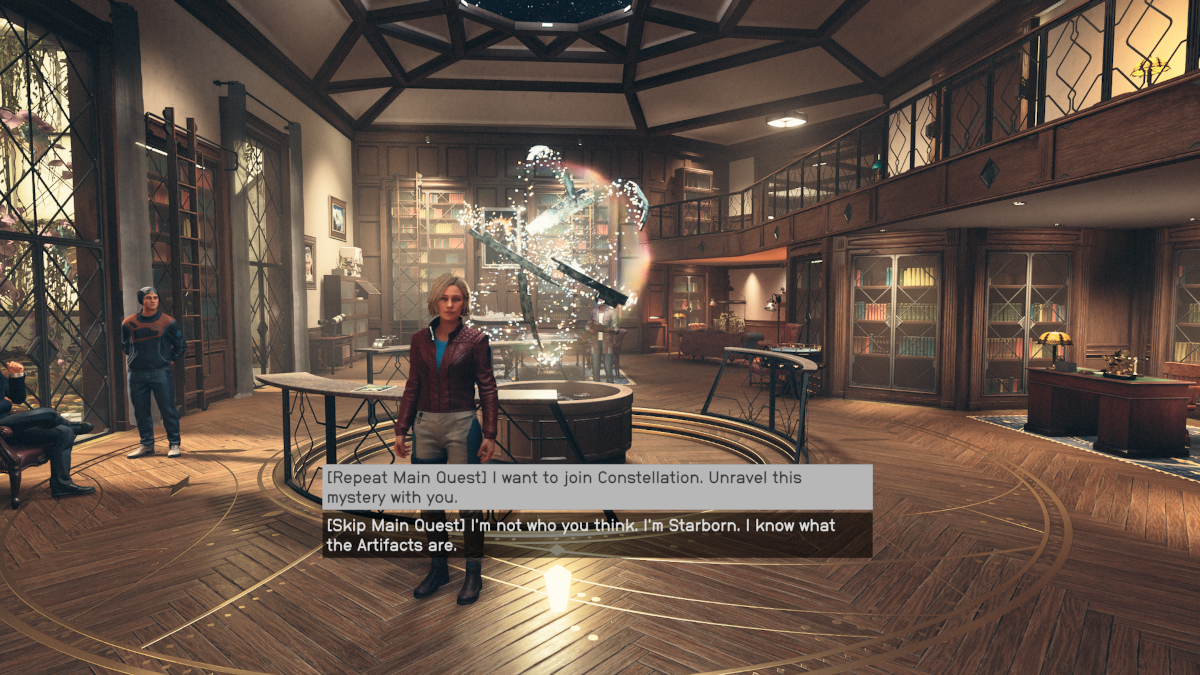The width and height of the screenshot is (1200, 675).
Task: Choose the Repeat Main Quest dialogue option
Action: (596, 487)
